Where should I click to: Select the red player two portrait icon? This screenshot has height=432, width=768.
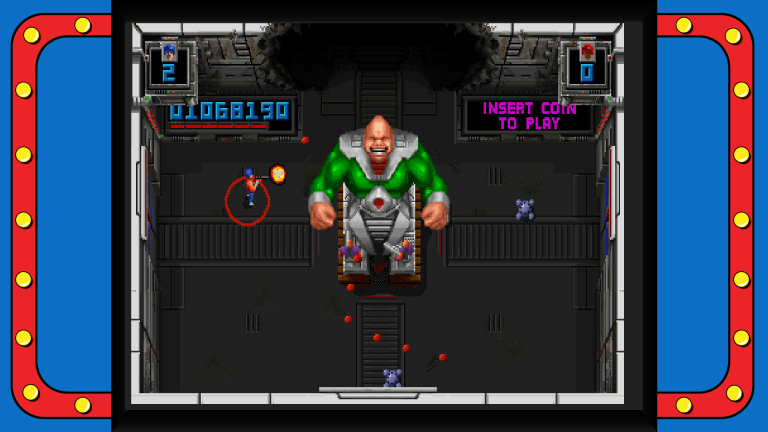coord(586,50)
